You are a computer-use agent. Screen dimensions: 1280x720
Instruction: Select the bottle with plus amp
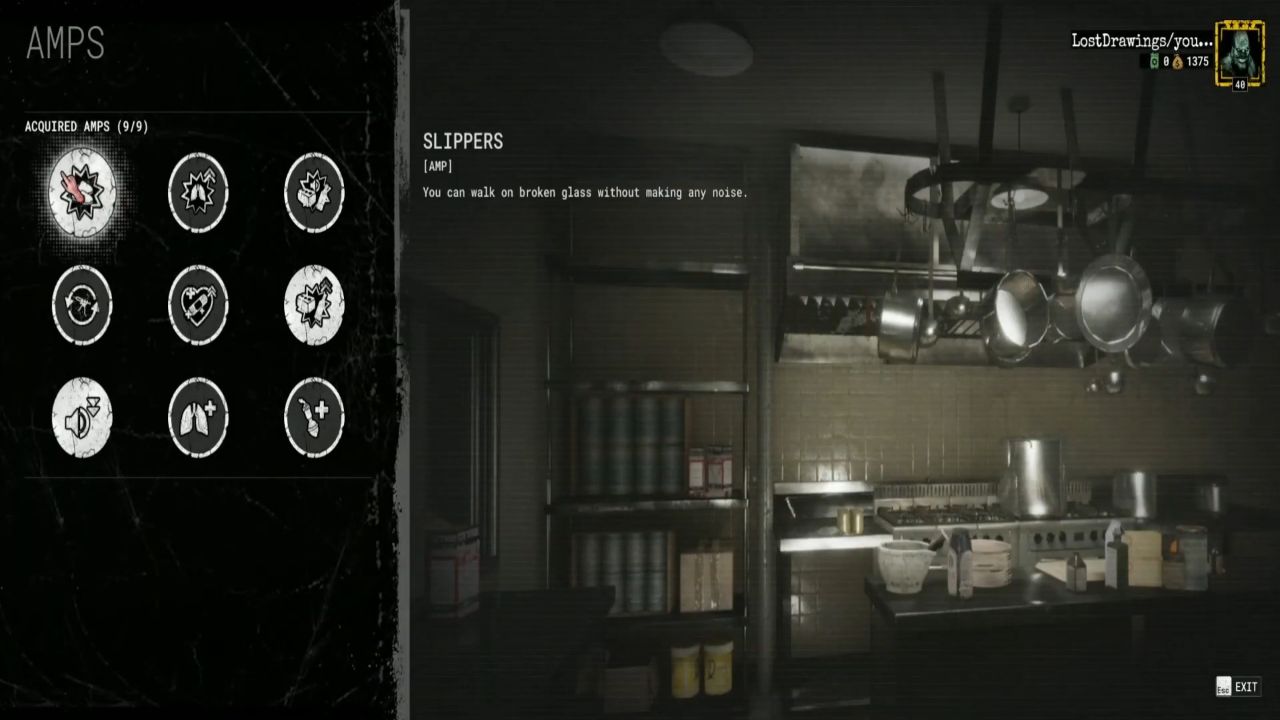coord(313,417)
